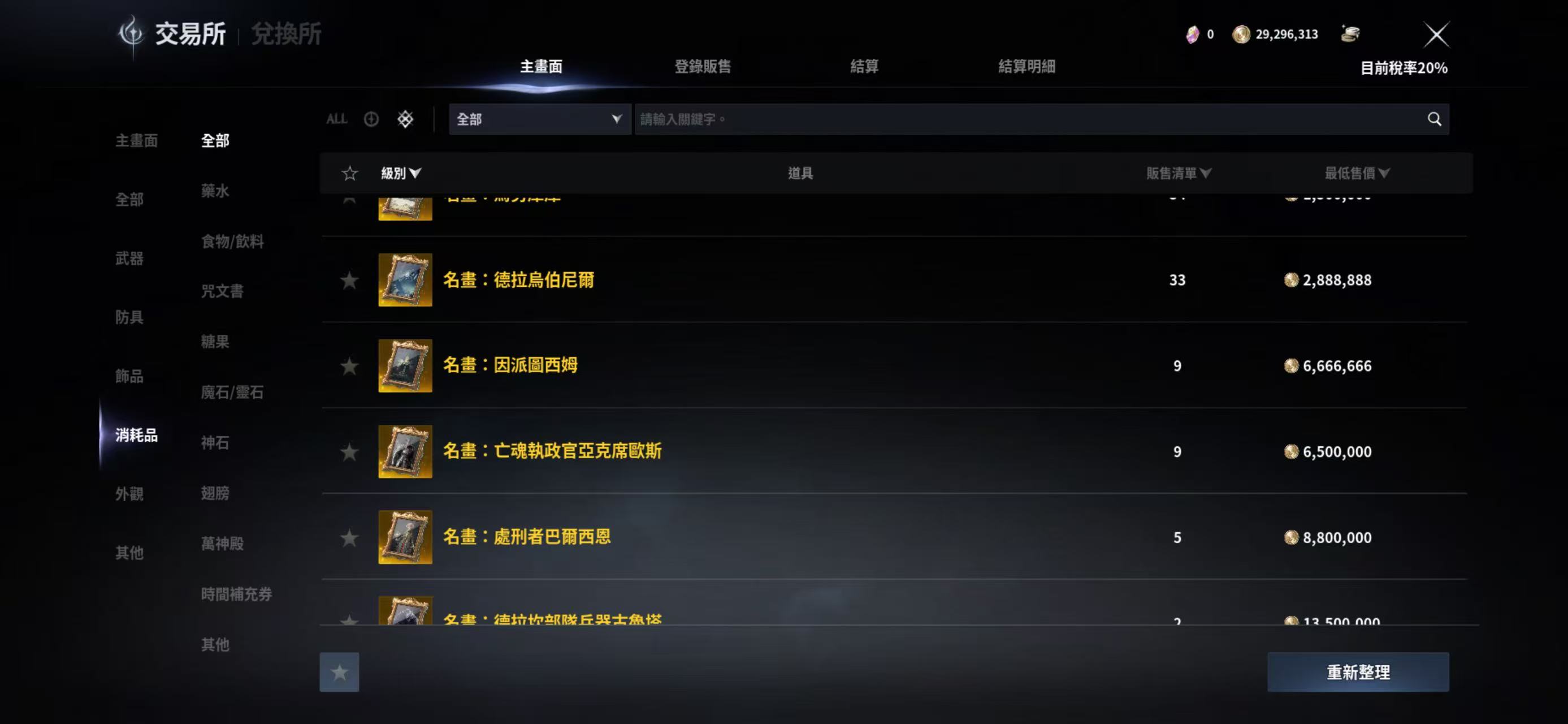Select the ALL rarity filter
Image resolution: width=1568 pixels, height=724 pixels.
(x=337, y=119)
